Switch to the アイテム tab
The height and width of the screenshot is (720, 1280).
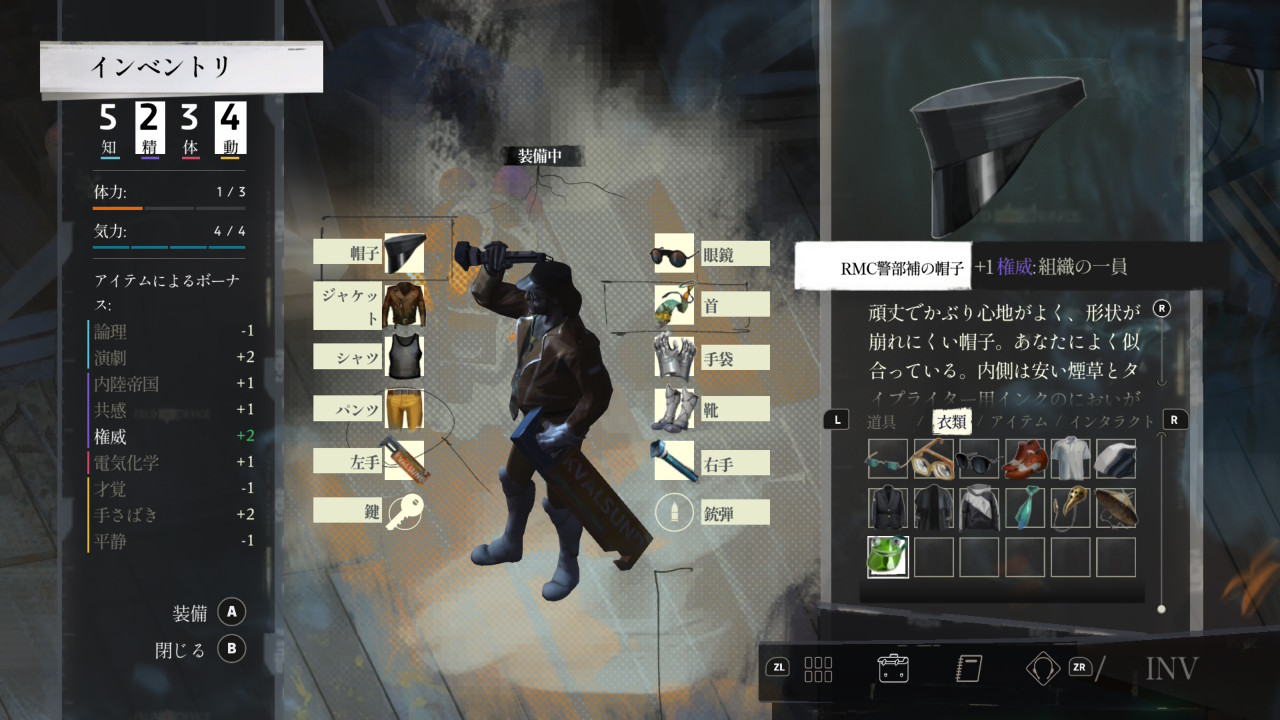click(x=1018, y=422)
